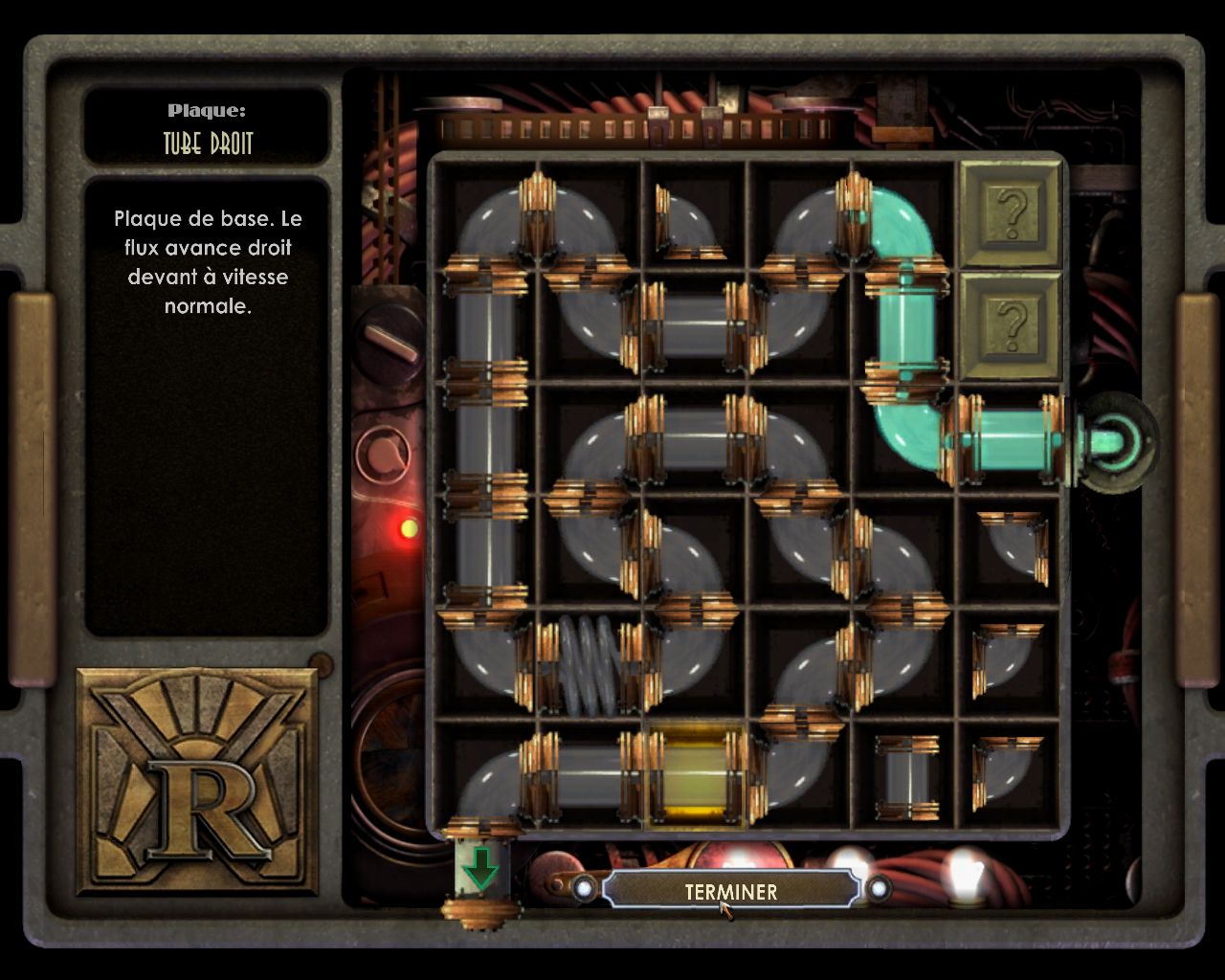Screen dimensions: 1225x980
Task: Choose the teal-filled vertical straight tube tile
Action: tap(905, 327)
